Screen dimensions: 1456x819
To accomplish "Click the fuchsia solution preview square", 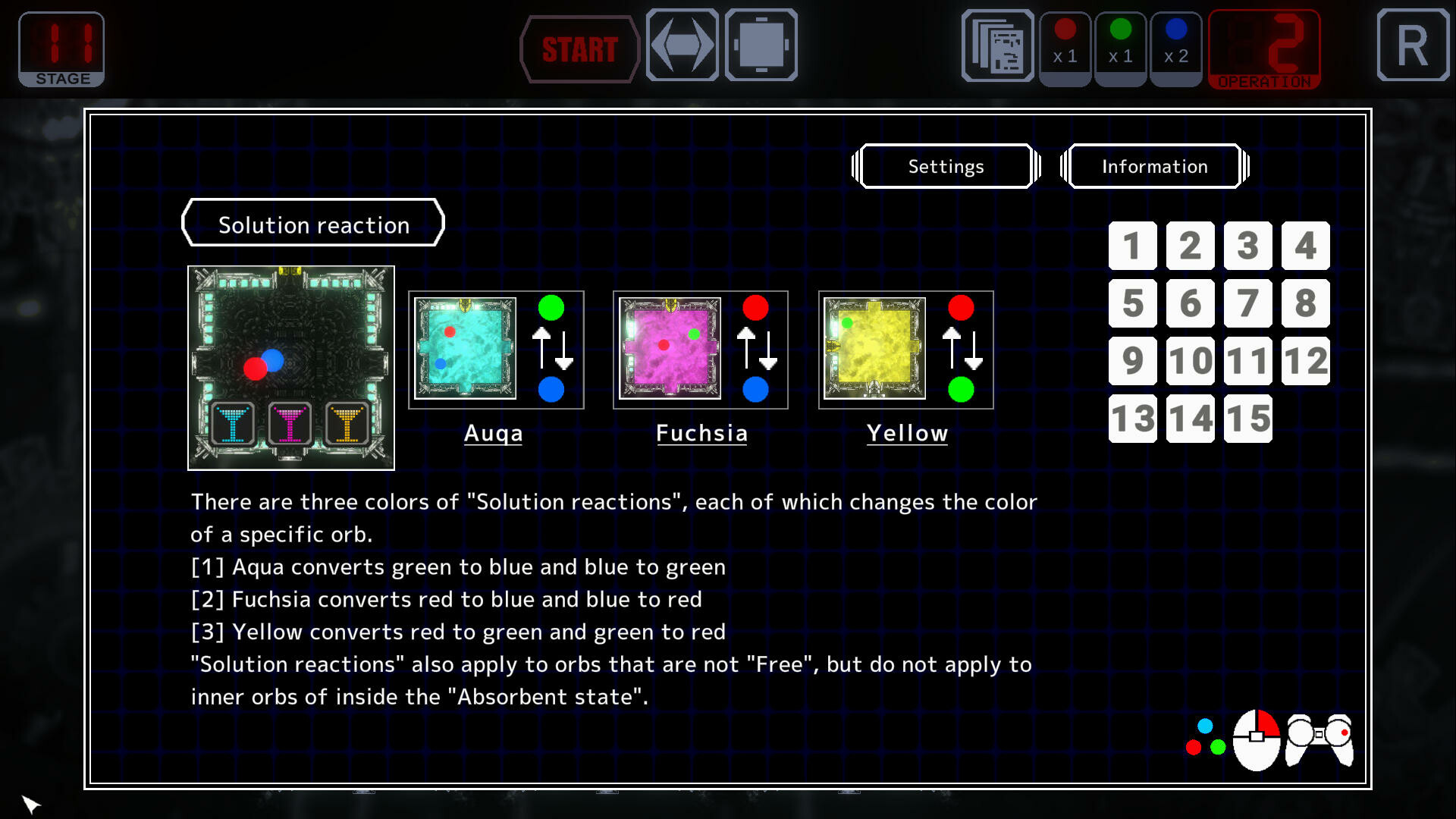I will click(669, 350).
